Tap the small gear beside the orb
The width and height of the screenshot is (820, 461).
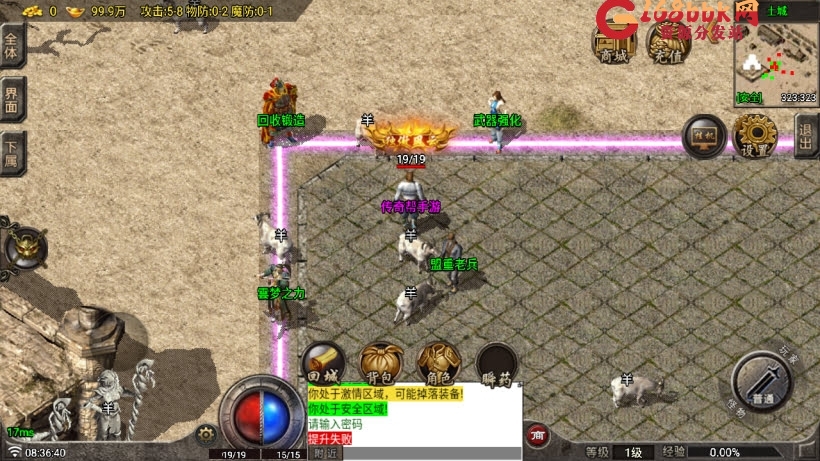pos(206,433)
